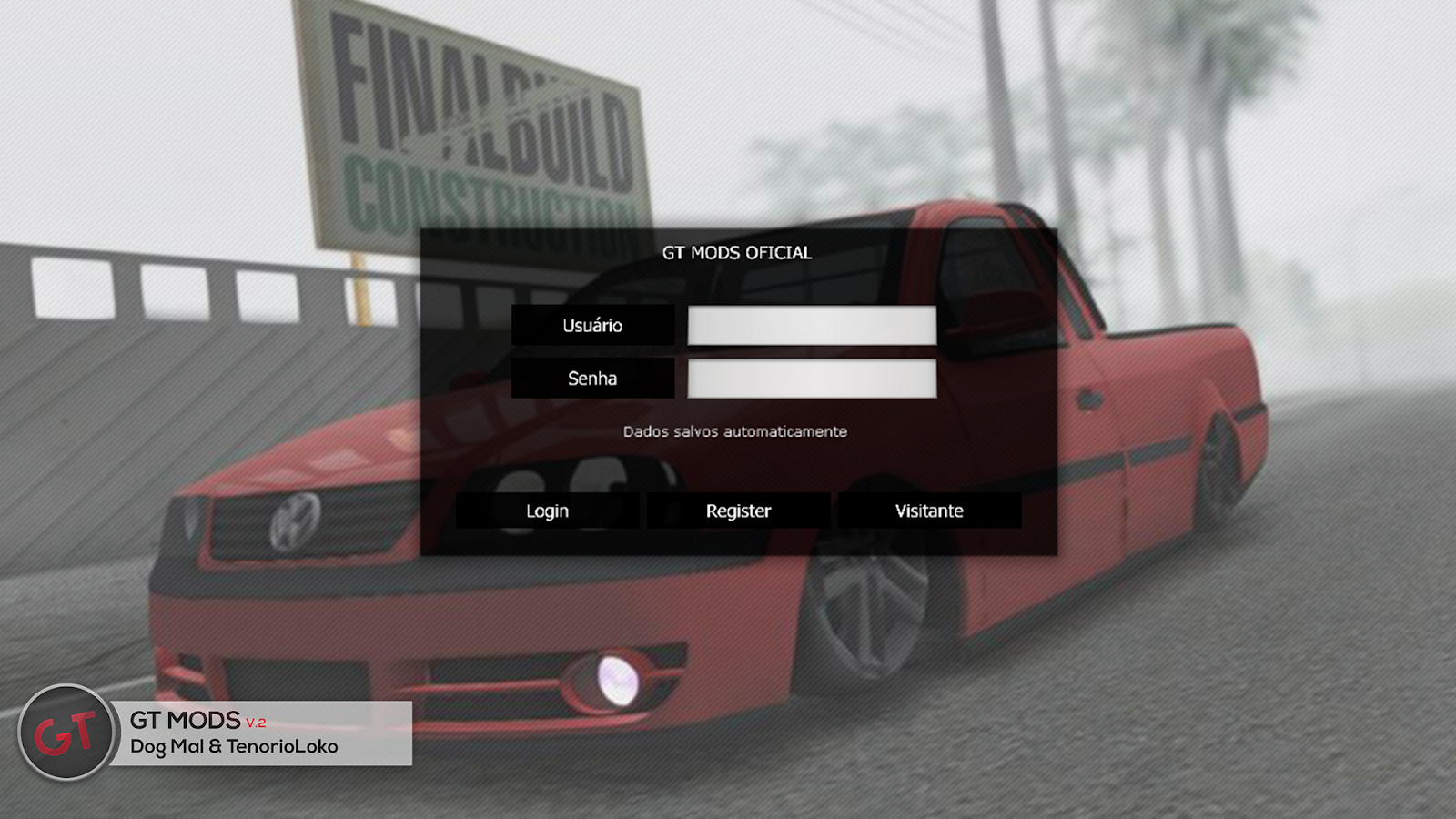Click the v.2 version label
The width and height of the screenshot is (1456, 819).
tap(254, 721)
